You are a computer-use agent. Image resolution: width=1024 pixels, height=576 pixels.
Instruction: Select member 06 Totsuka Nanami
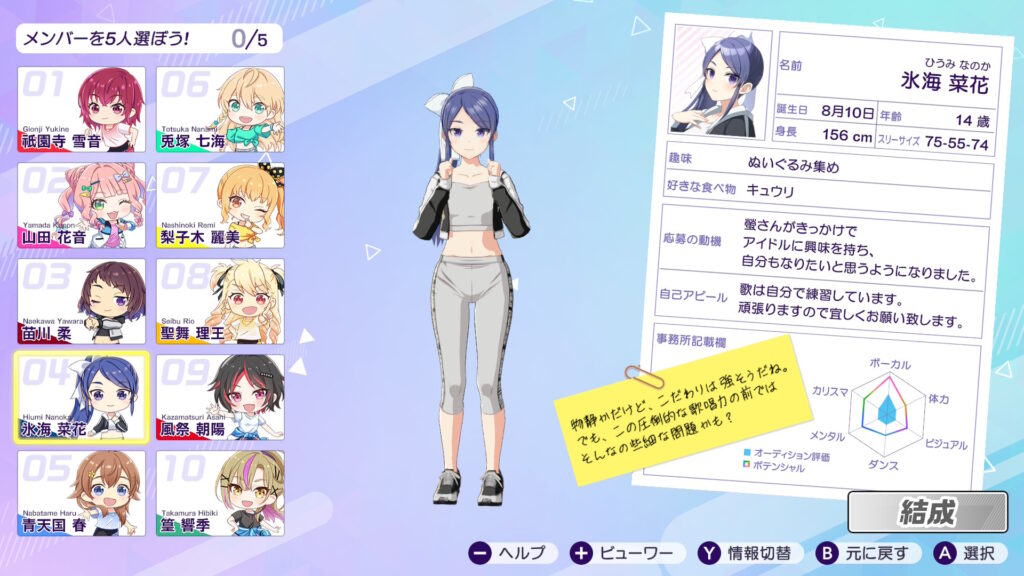(x=220, y=110)
